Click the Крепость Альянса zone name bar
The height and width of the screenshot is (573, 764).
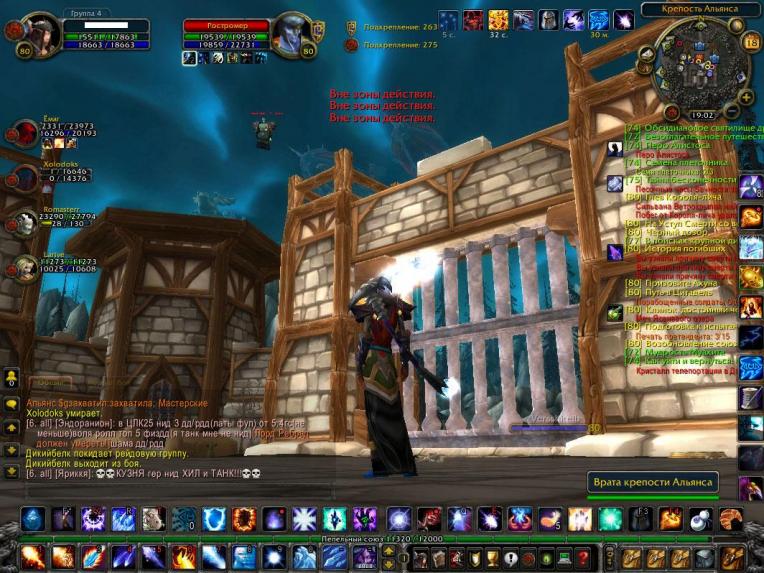[700, 9]
